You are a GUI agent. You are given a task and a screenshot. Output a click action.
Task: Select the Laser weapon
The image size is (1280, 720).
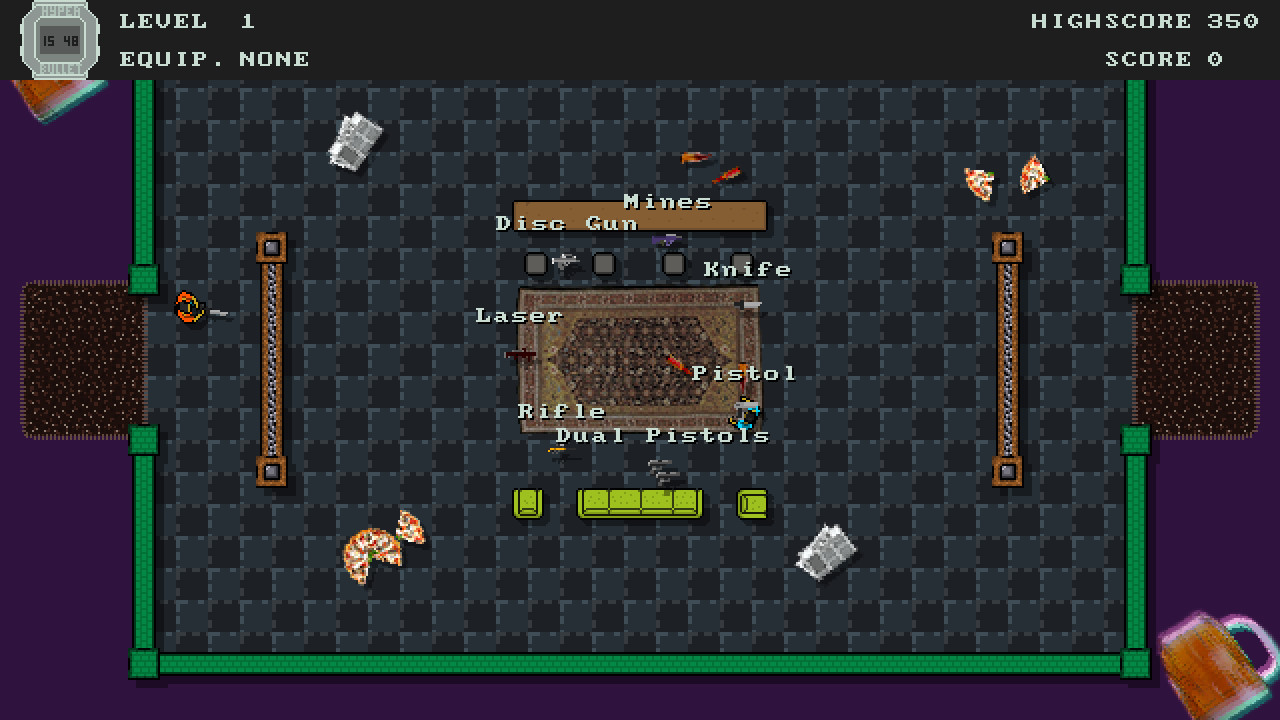520,354
